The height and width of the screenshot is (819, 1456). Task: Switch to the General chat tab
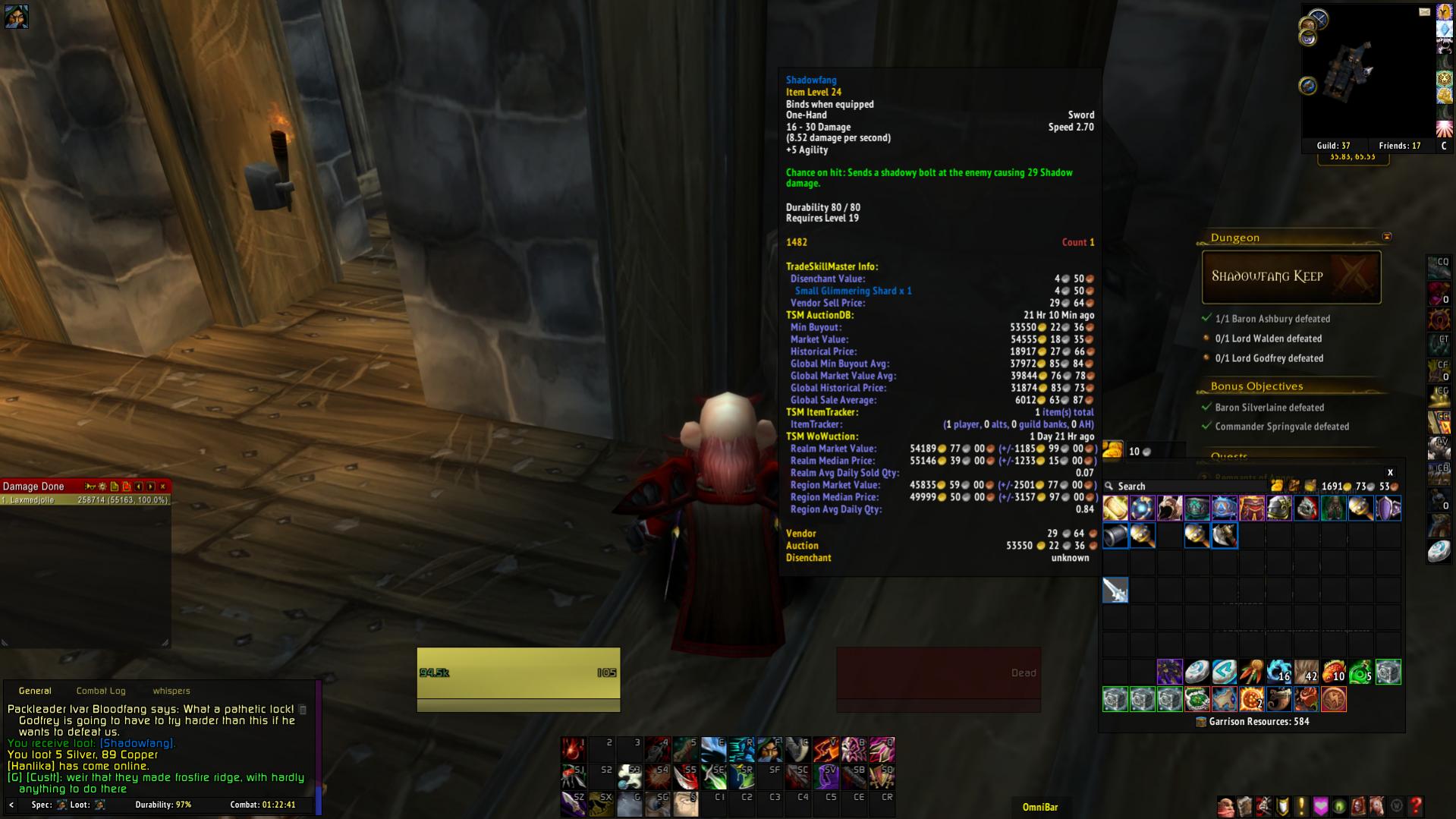35,691
